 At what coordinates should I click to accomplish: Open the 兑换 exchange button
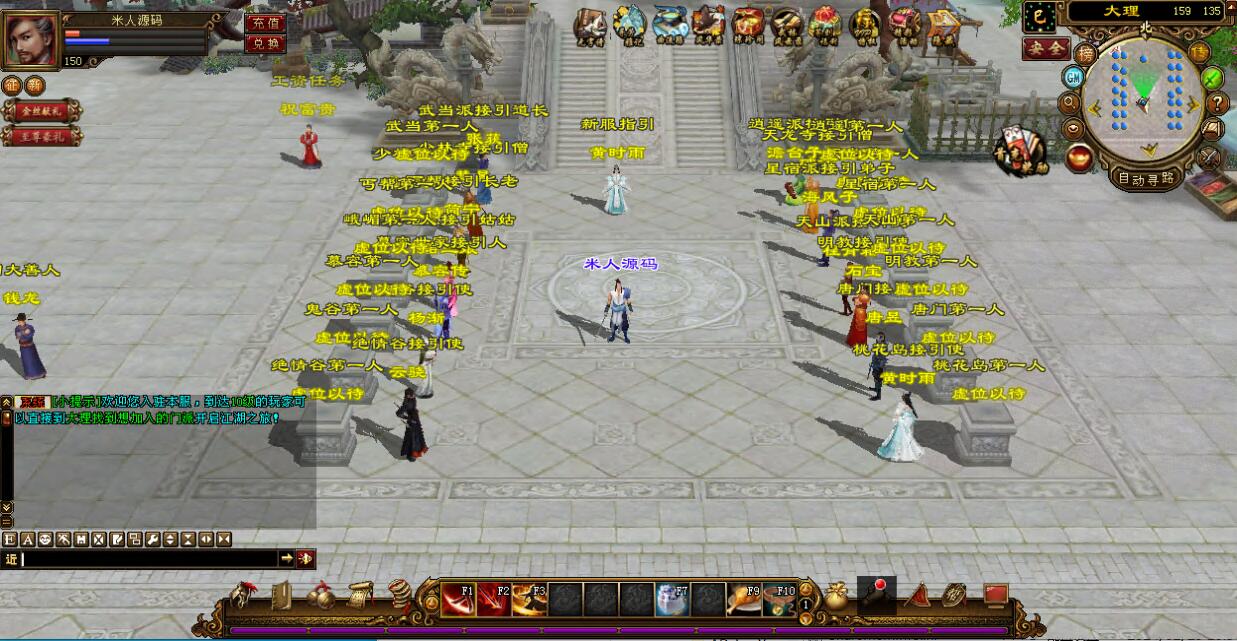pyautogui.click(x=265, y=43)
